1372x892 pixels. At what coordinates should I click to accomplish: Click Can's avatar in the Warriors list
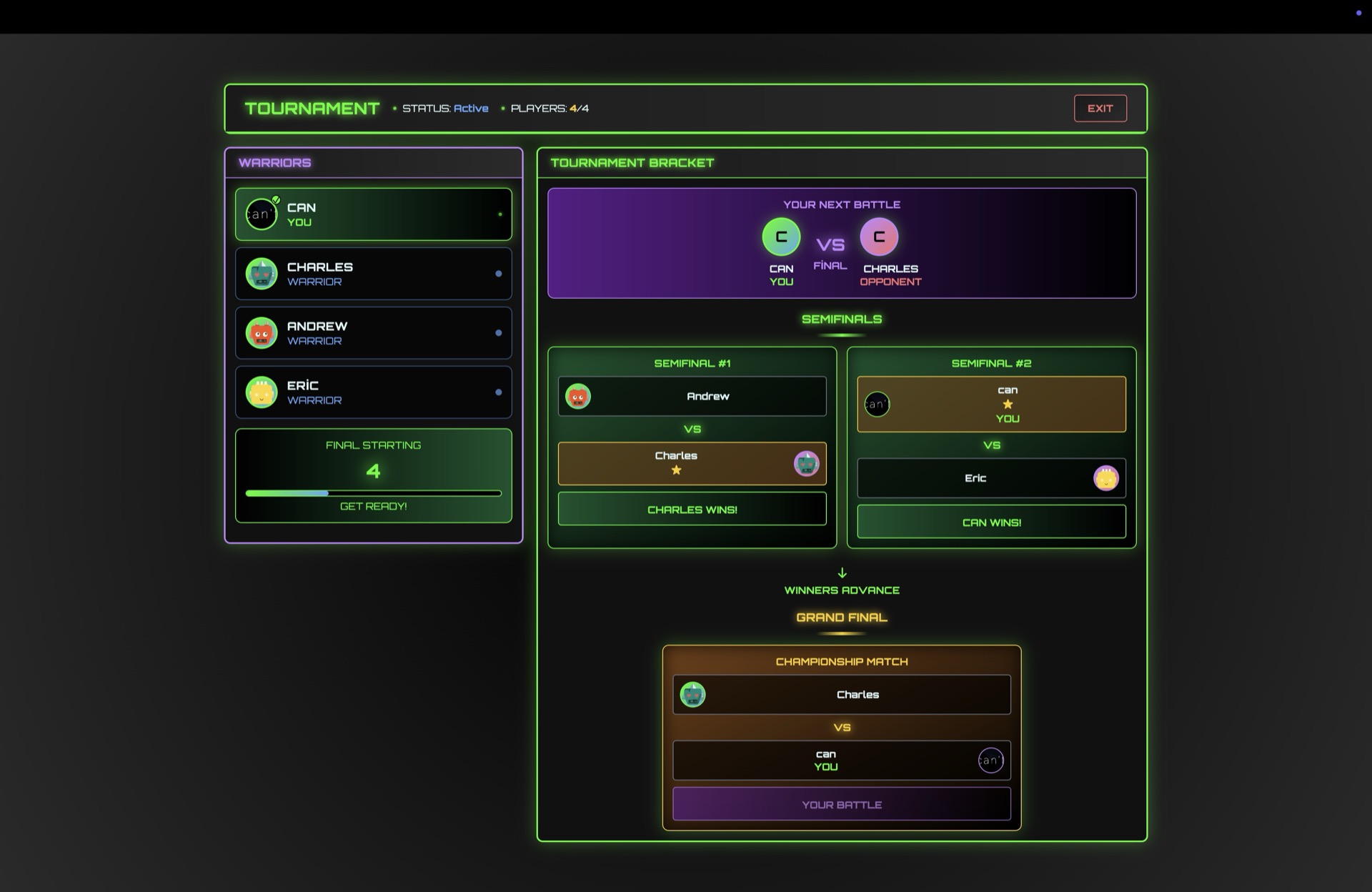(262, 213)
